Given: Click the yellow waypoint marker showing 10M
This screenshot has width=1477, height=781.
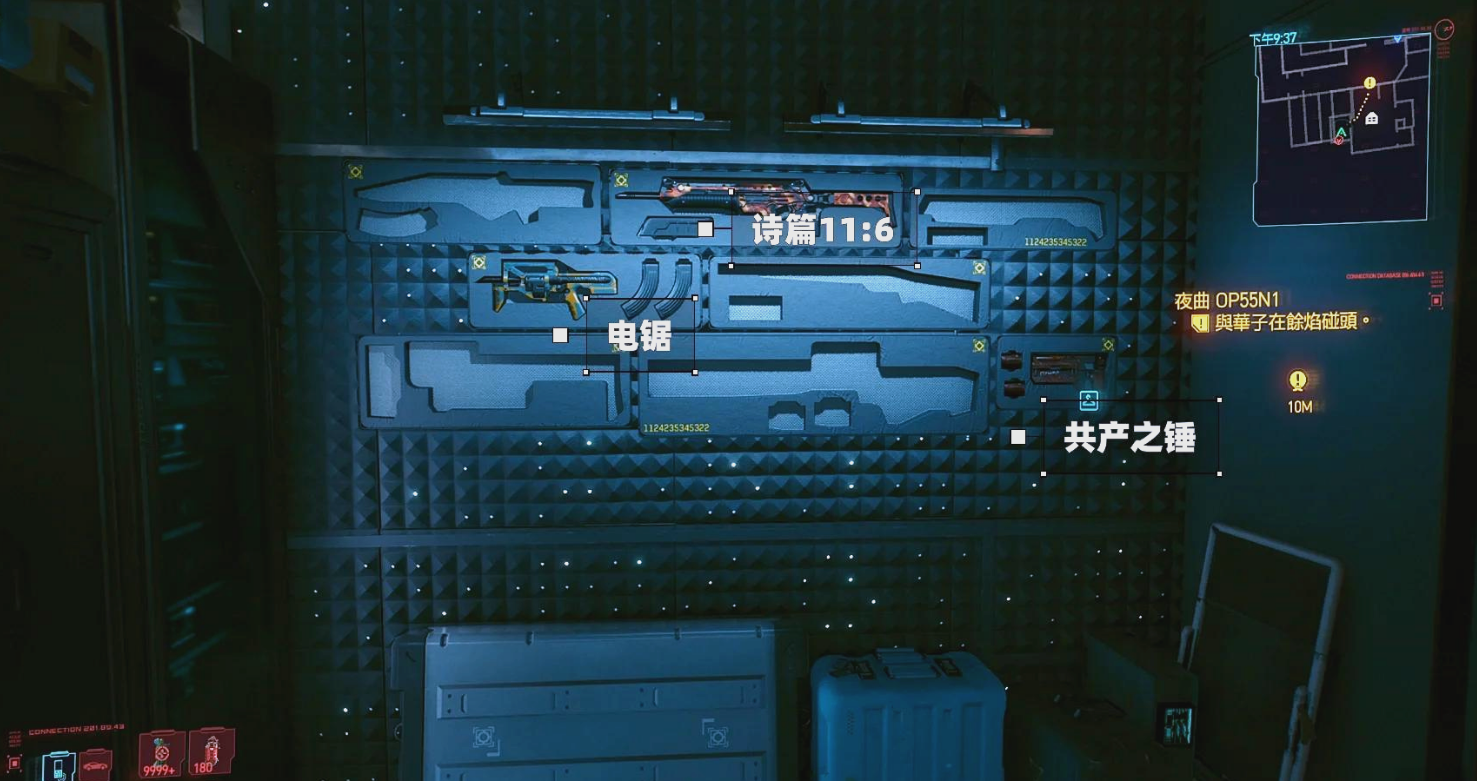Looking at the screenshot, I should click(x=1298, y=381).
